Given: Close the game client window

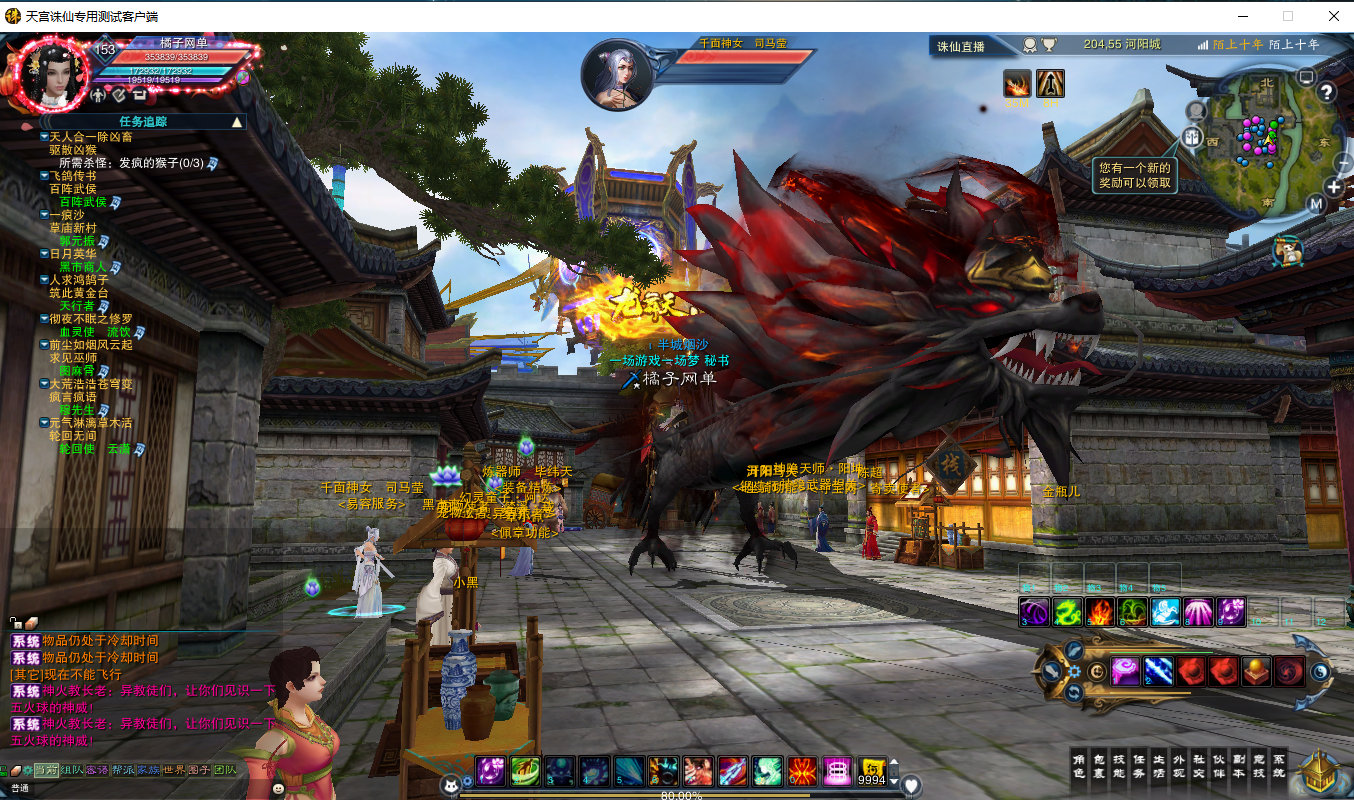Looking at the screenshot, I should tap(1333, 16).
